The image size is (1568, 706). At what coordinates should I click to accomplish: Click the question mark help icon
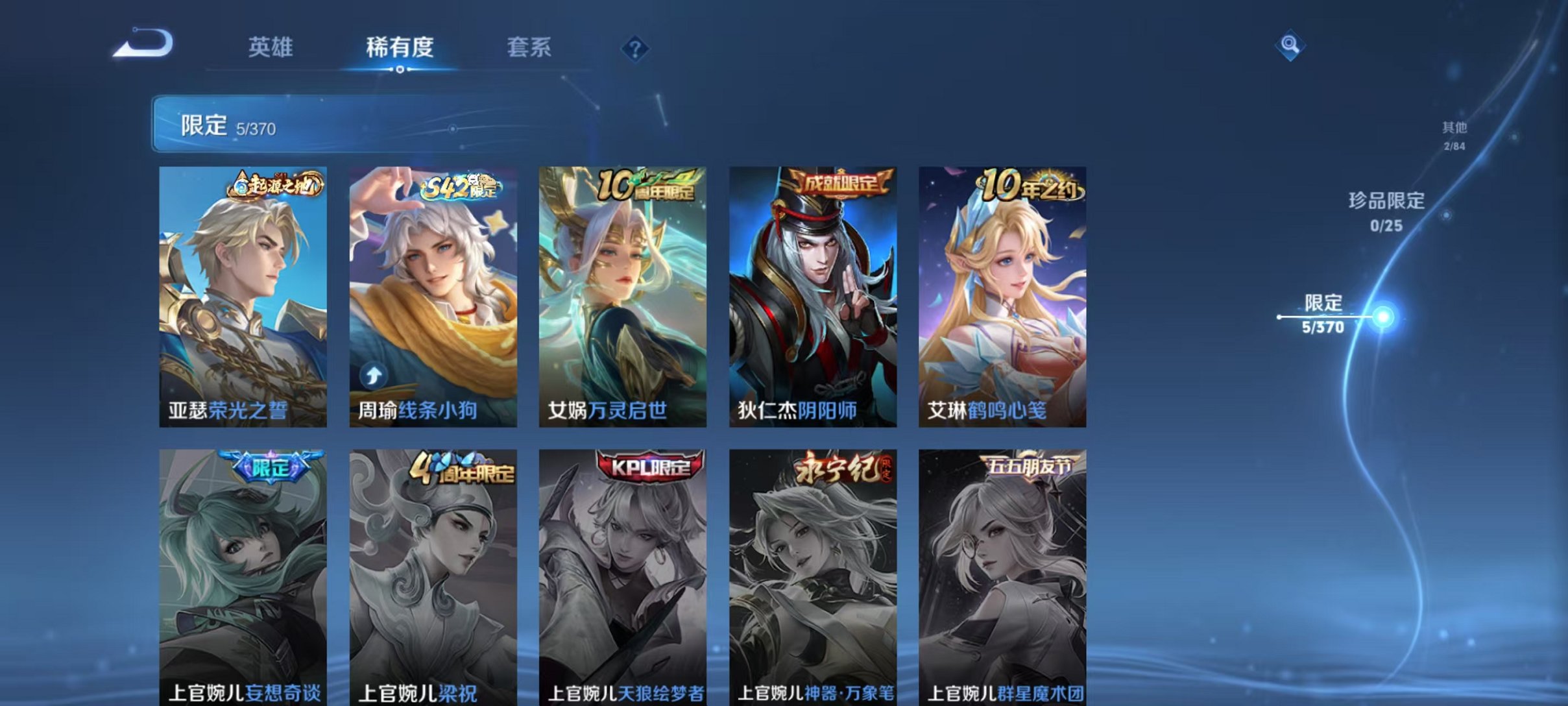[x=637, y=47]
